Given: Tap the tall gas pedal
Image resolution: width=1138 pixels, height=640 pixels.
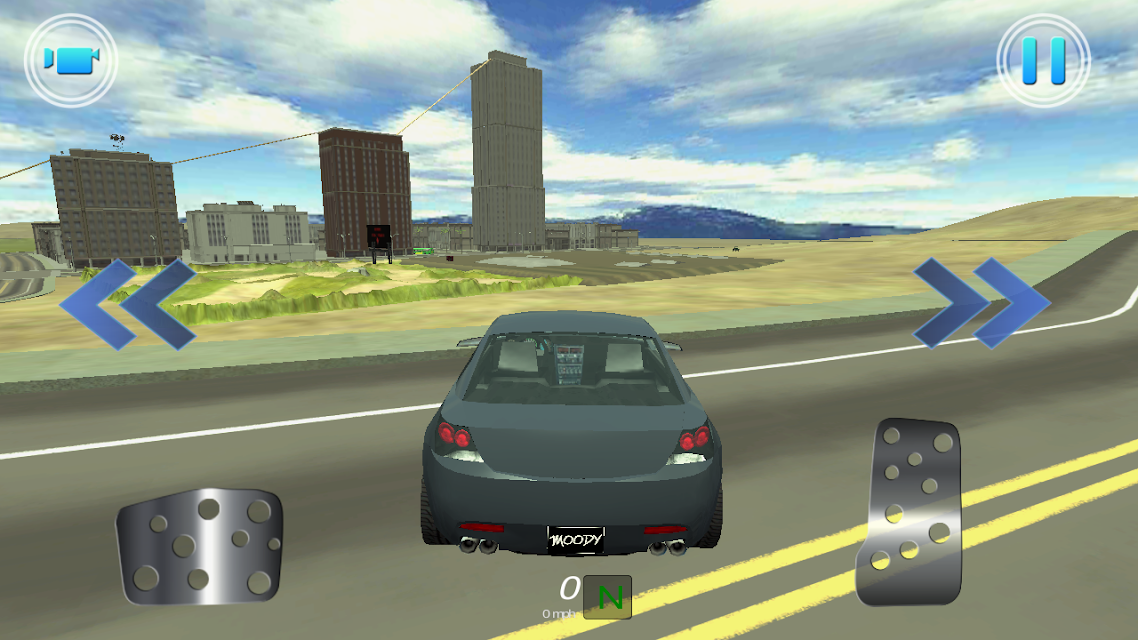Looking at the screenshot, I should pos(909,511).
